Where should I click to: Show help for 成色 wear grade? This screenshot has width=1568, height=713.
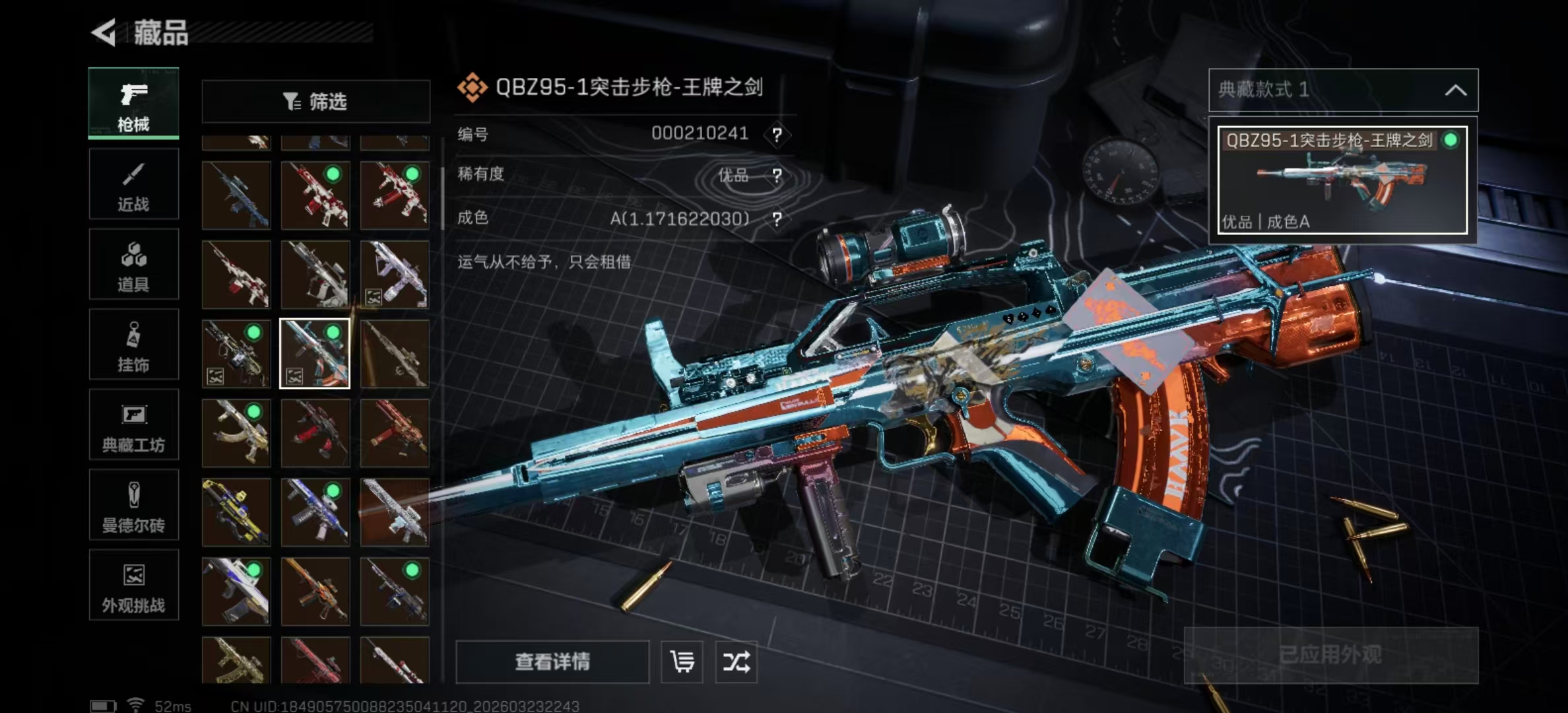click(x=777, y=219)
